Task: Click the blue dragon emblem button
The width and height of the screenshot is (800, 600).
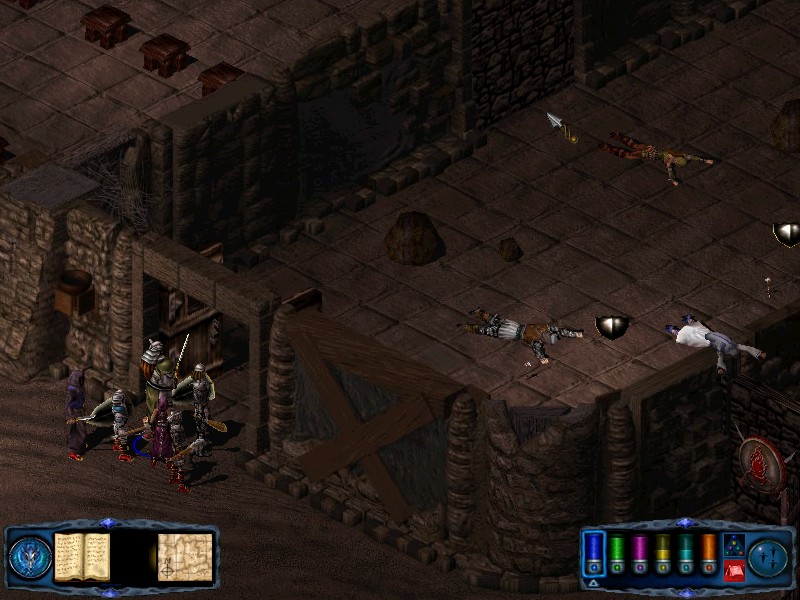Action: [x=30, y=557]
